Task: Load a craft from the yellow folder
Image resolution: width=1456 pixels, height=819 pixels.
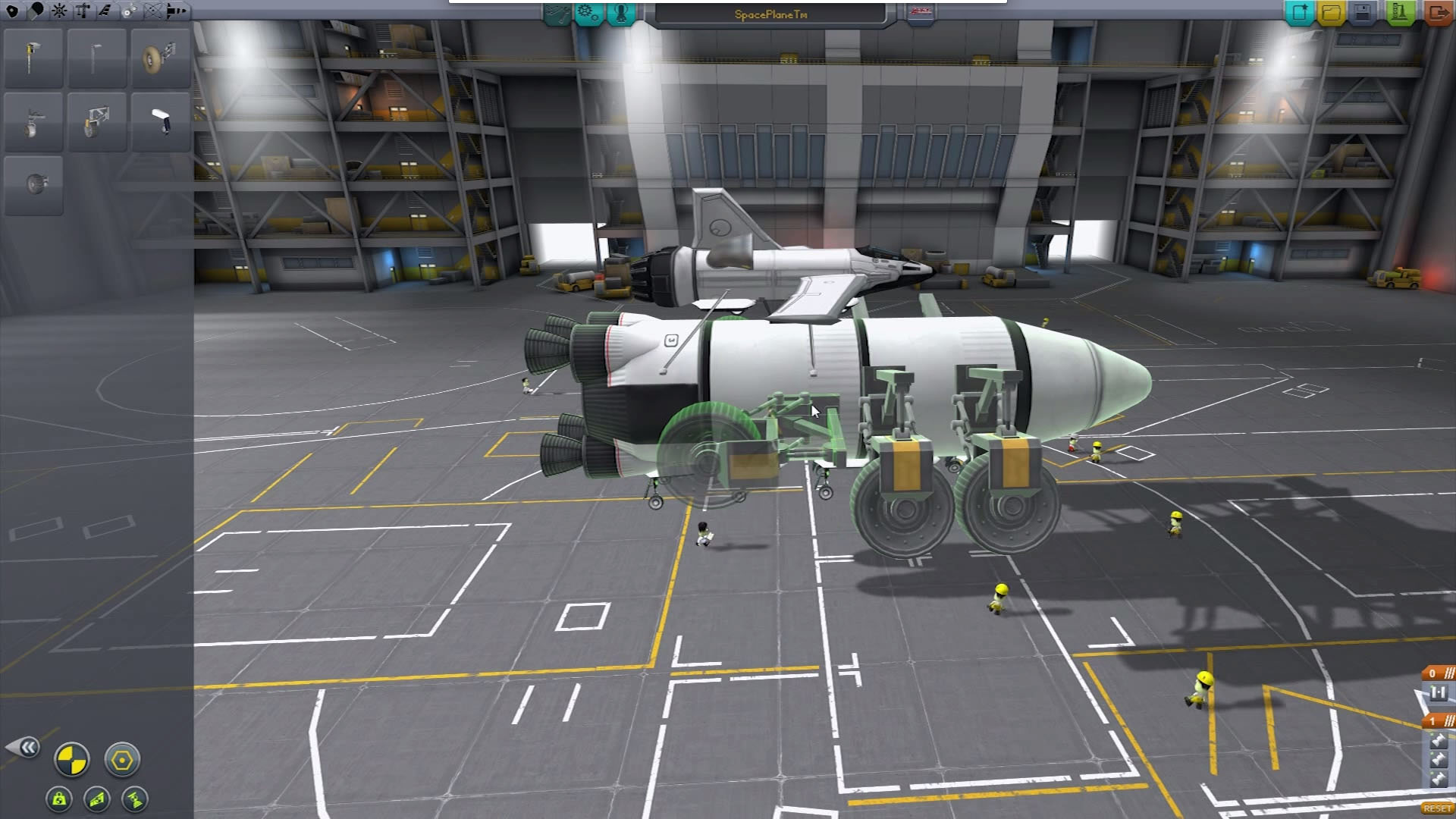Action: pyautogui.click(x=1331, y=13)
